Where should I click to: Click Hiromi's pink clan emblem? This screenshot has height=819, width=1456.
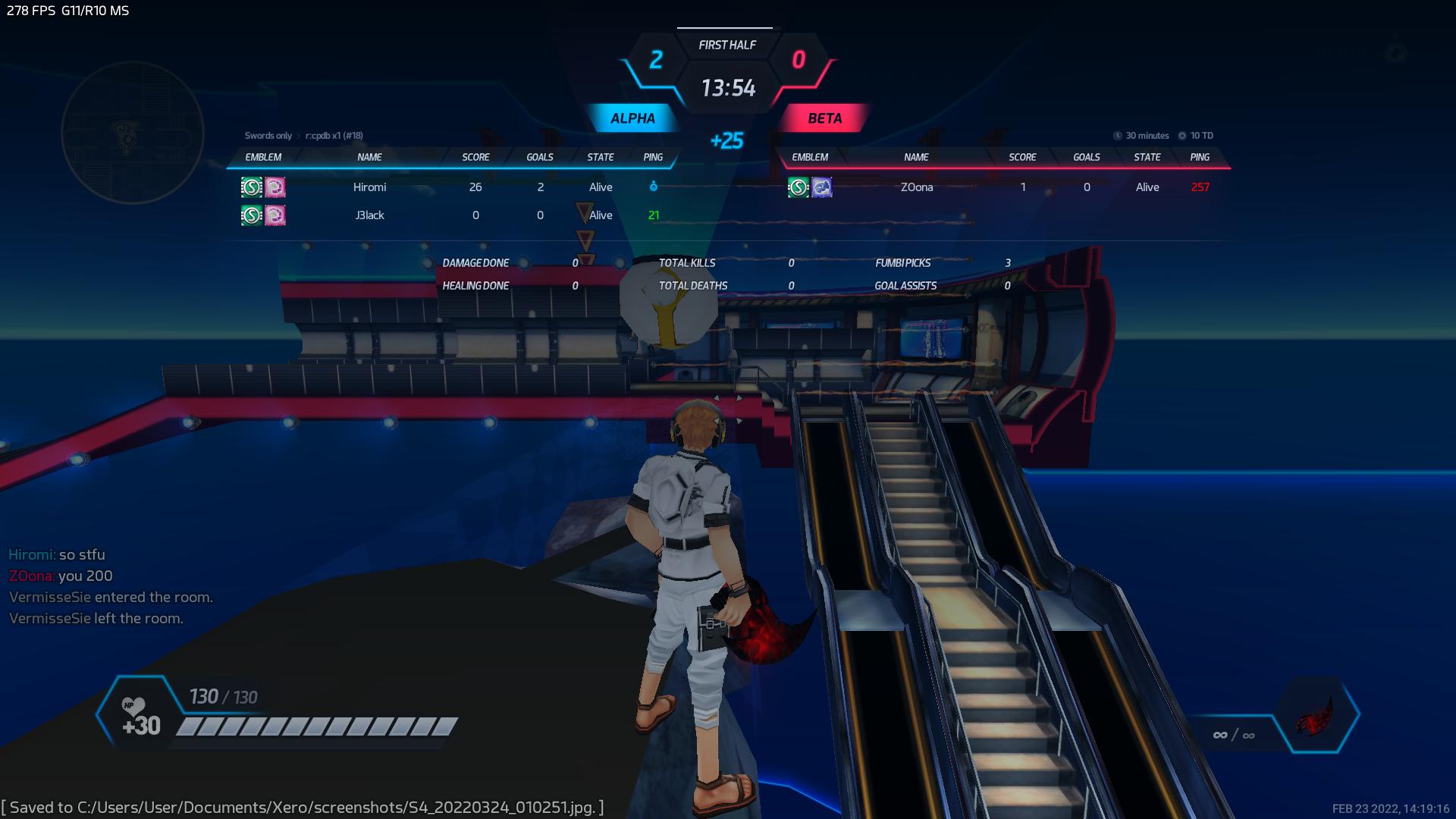(x=275, y=187)
